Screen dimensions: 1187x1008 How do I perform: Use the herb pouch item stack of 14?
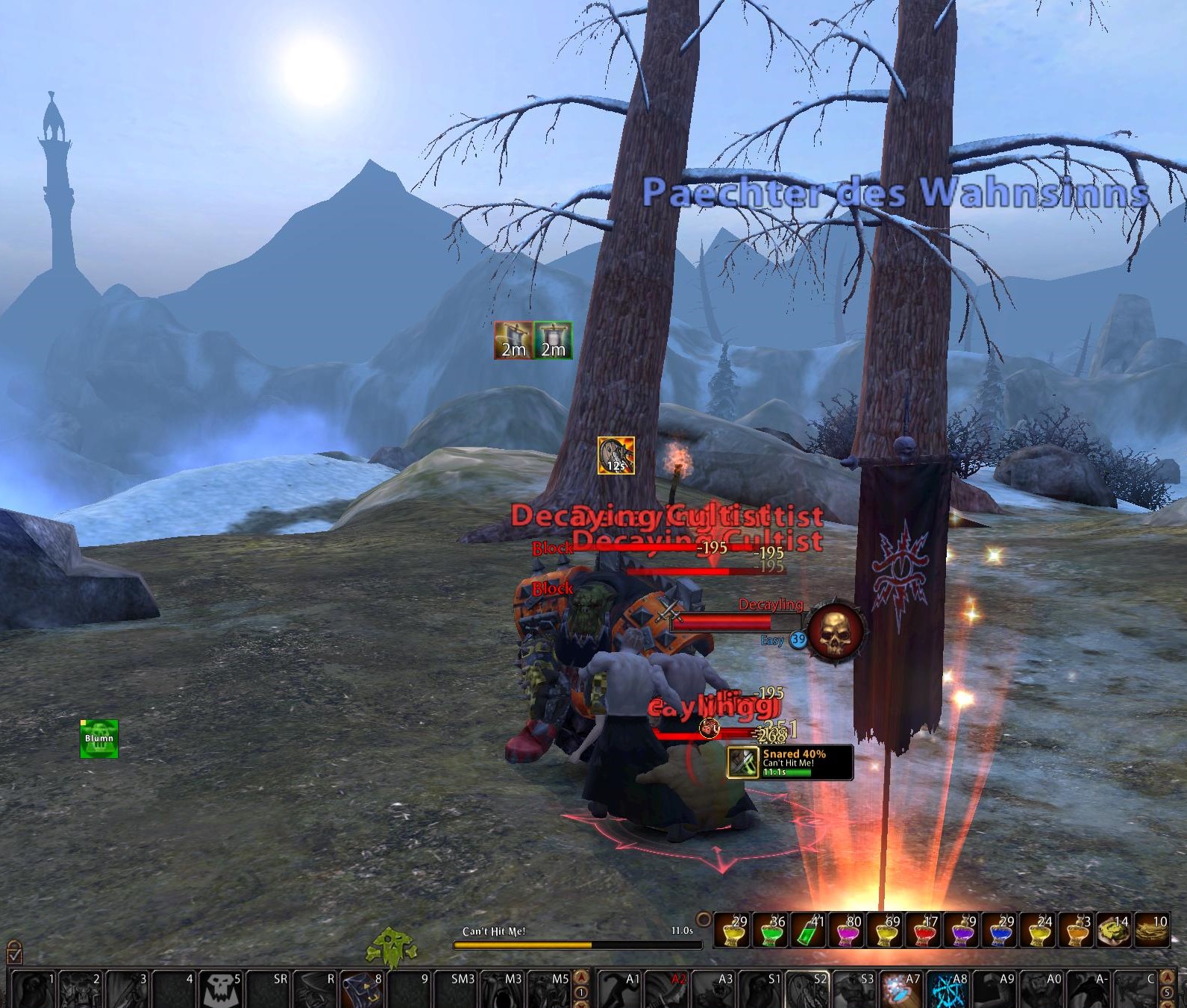pos(1113,930)
